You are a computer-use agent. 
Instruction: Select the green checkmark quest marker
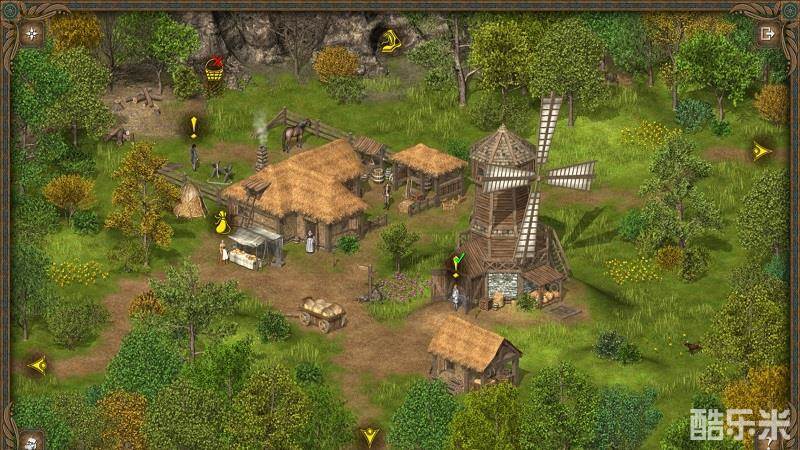pyautogui.click(x=457, y=265)
